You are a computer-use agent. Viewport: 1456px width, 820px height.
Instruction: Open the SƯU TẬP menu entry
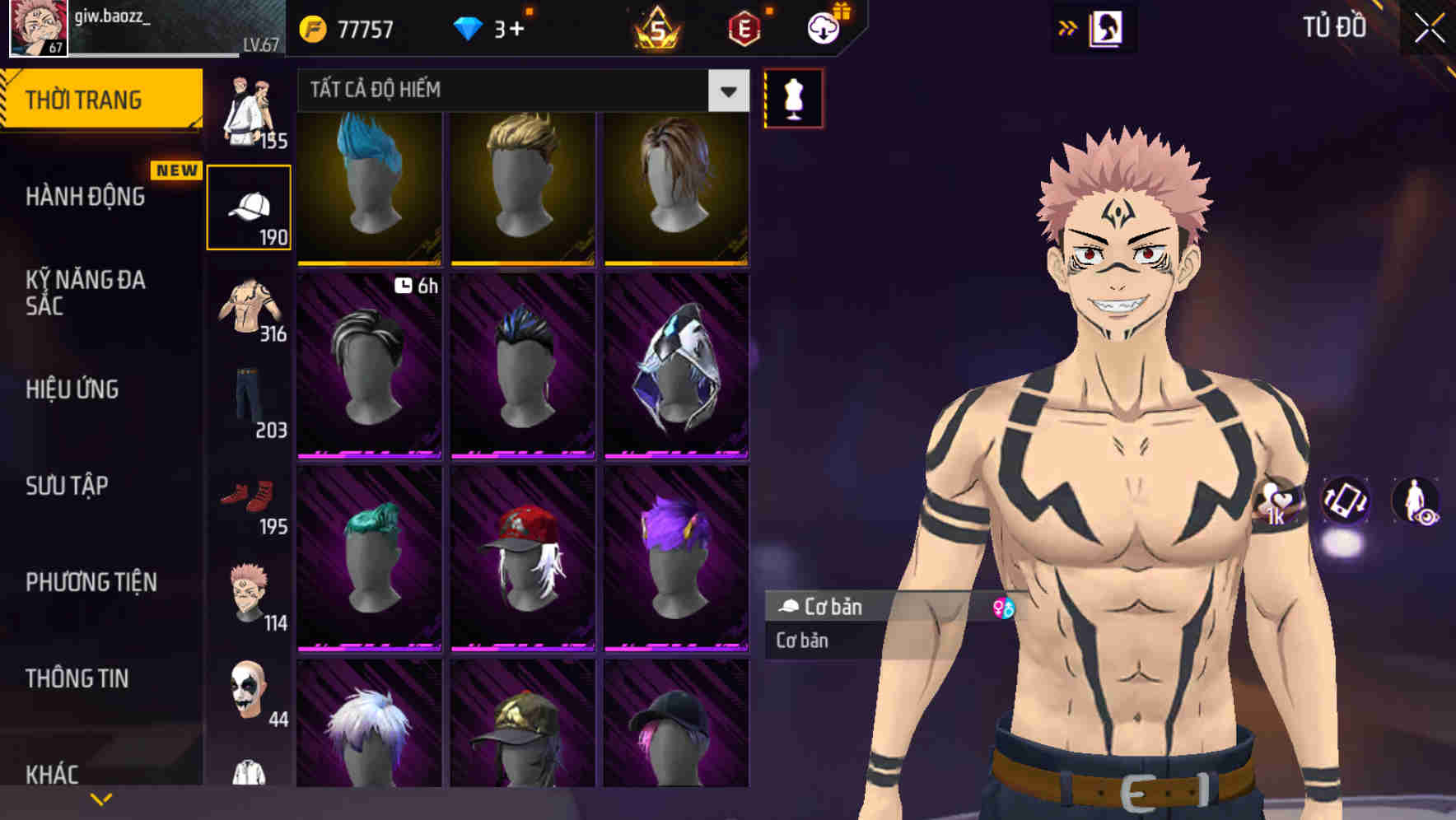coord(66,486)
